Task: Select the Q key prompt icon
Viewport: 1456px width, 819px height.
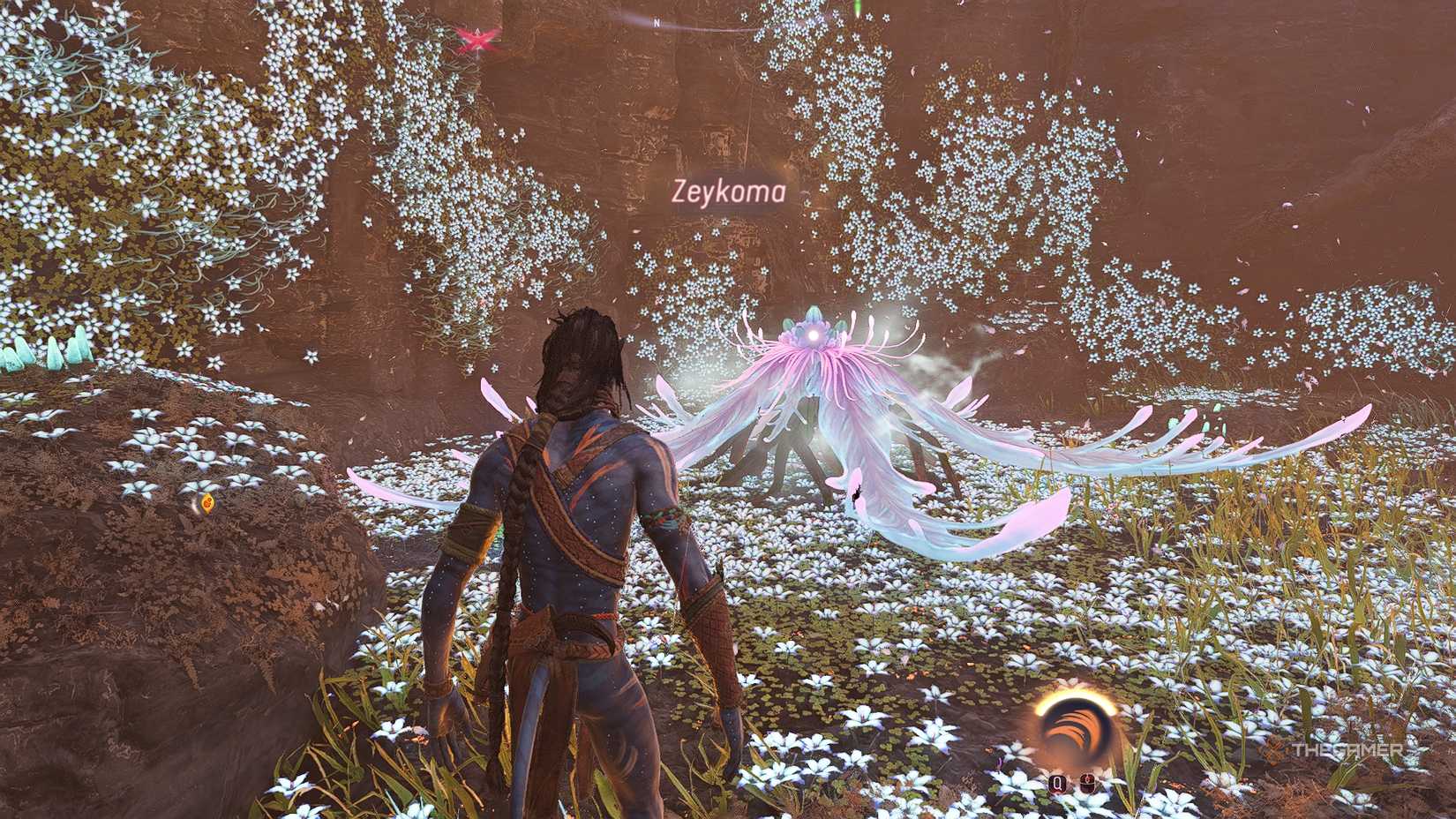Action: tap(1057, 784)
